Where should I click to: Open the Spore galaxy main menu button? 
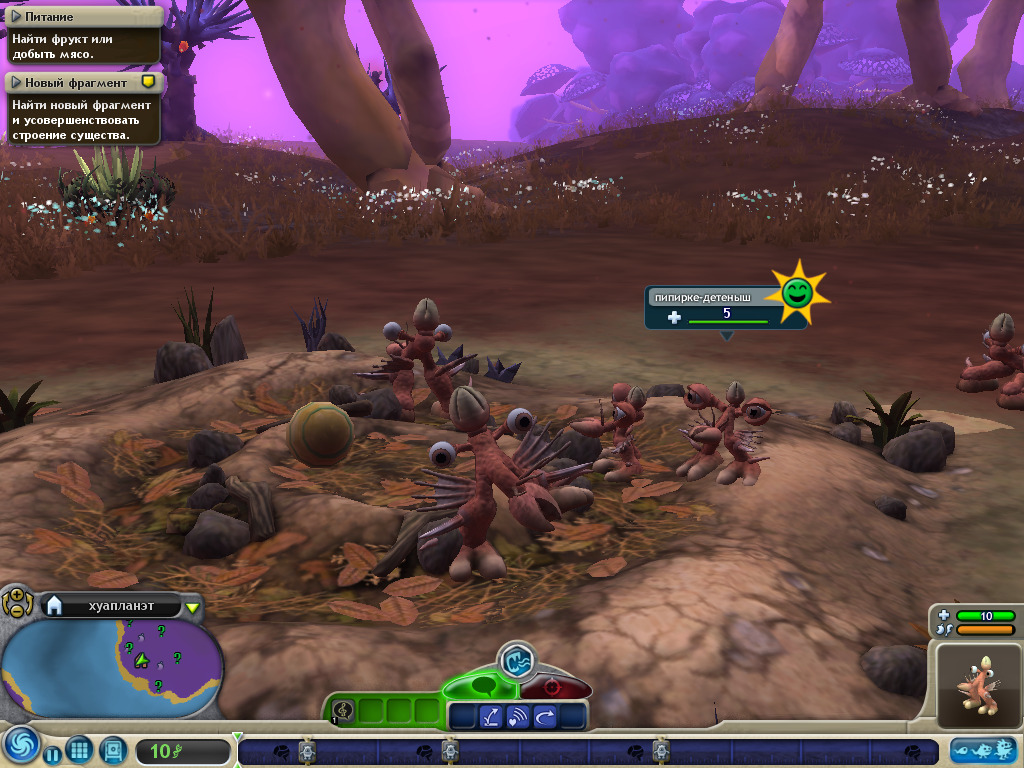[20, 747]
